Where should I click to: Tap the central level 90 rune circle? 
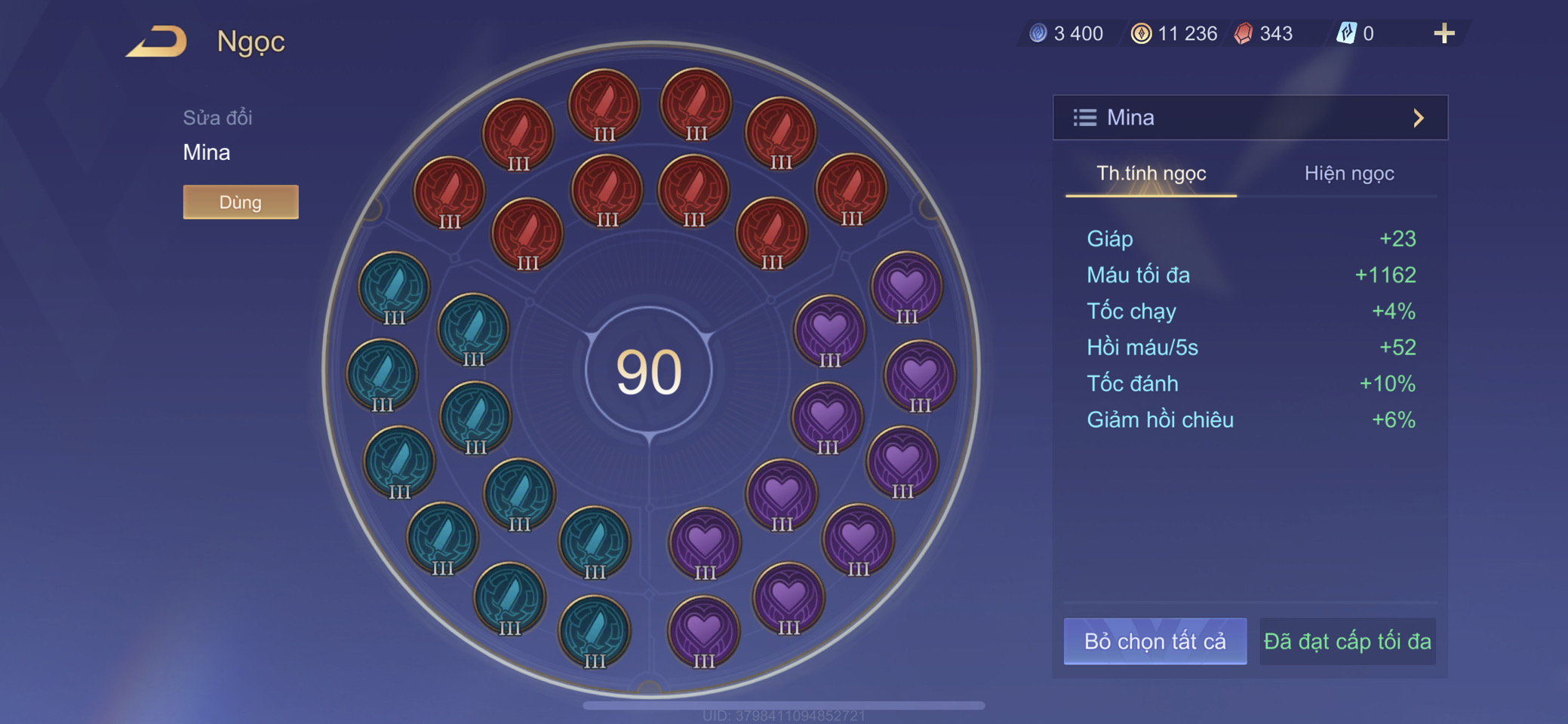(x=649, y=371)
